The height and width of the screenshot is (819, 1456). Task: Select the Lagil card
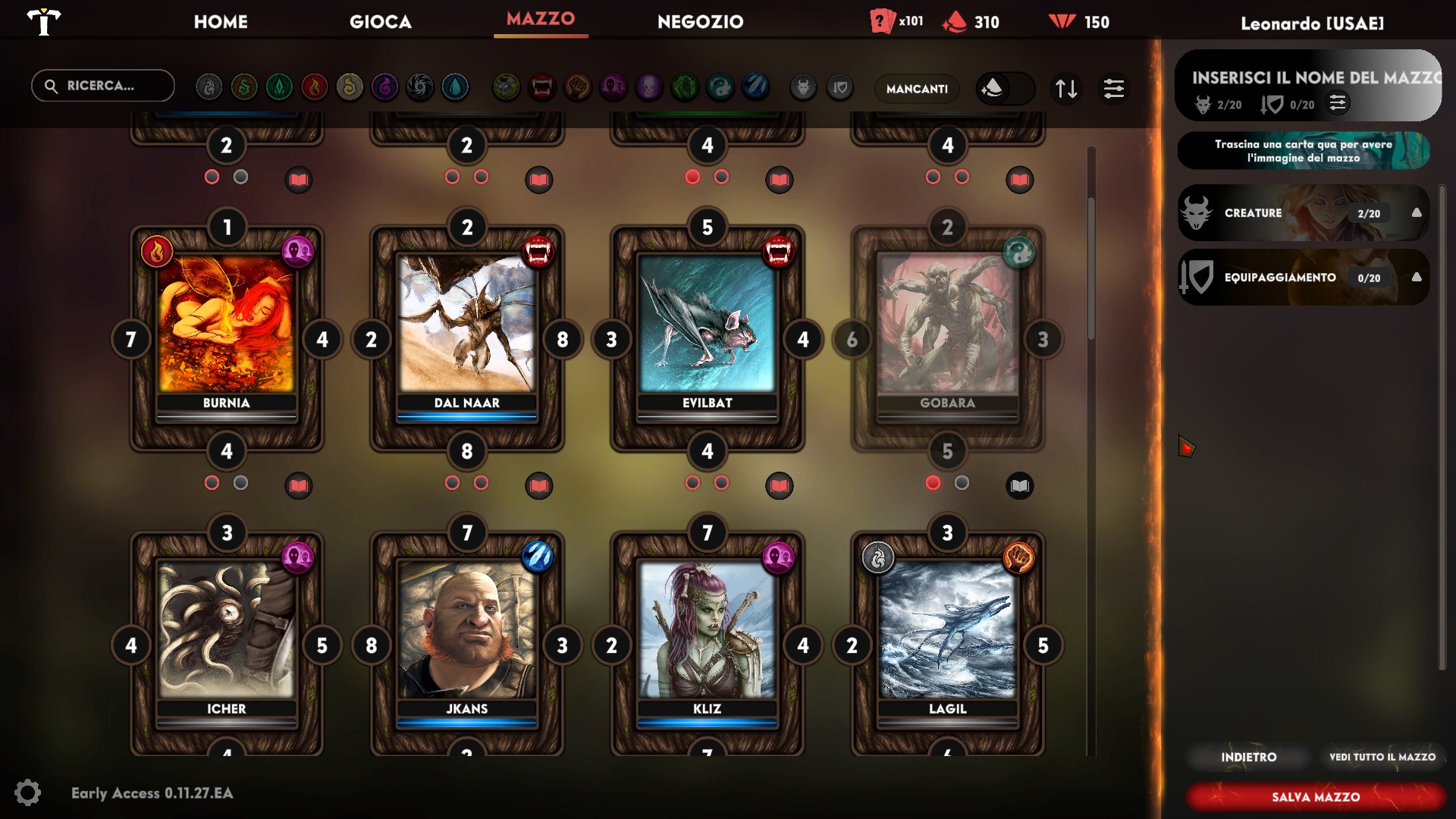click(947, 632)
